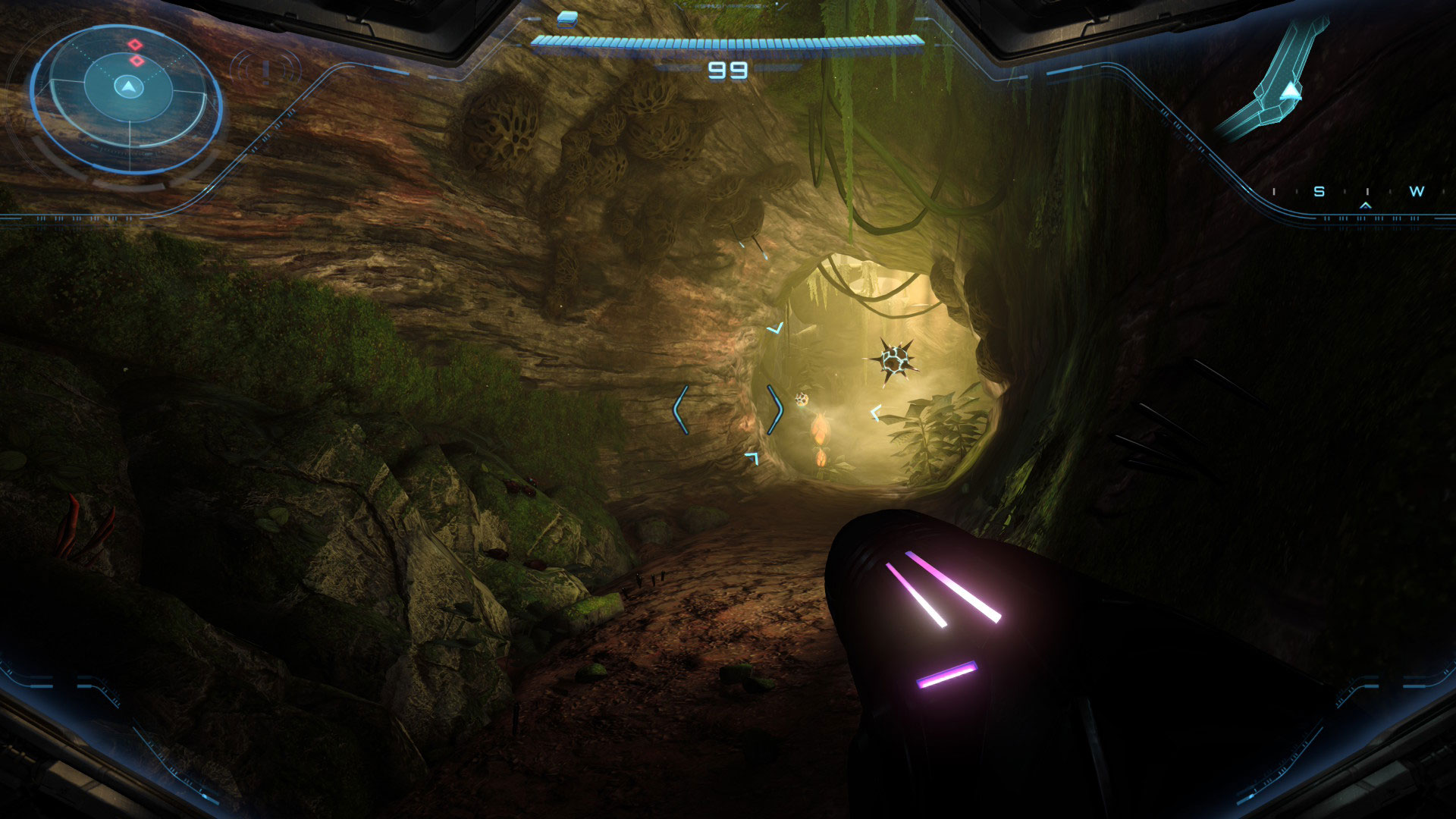Click the energy tank icon above health bar
This screenshot has width=1456, height=819.
(567, 17)
